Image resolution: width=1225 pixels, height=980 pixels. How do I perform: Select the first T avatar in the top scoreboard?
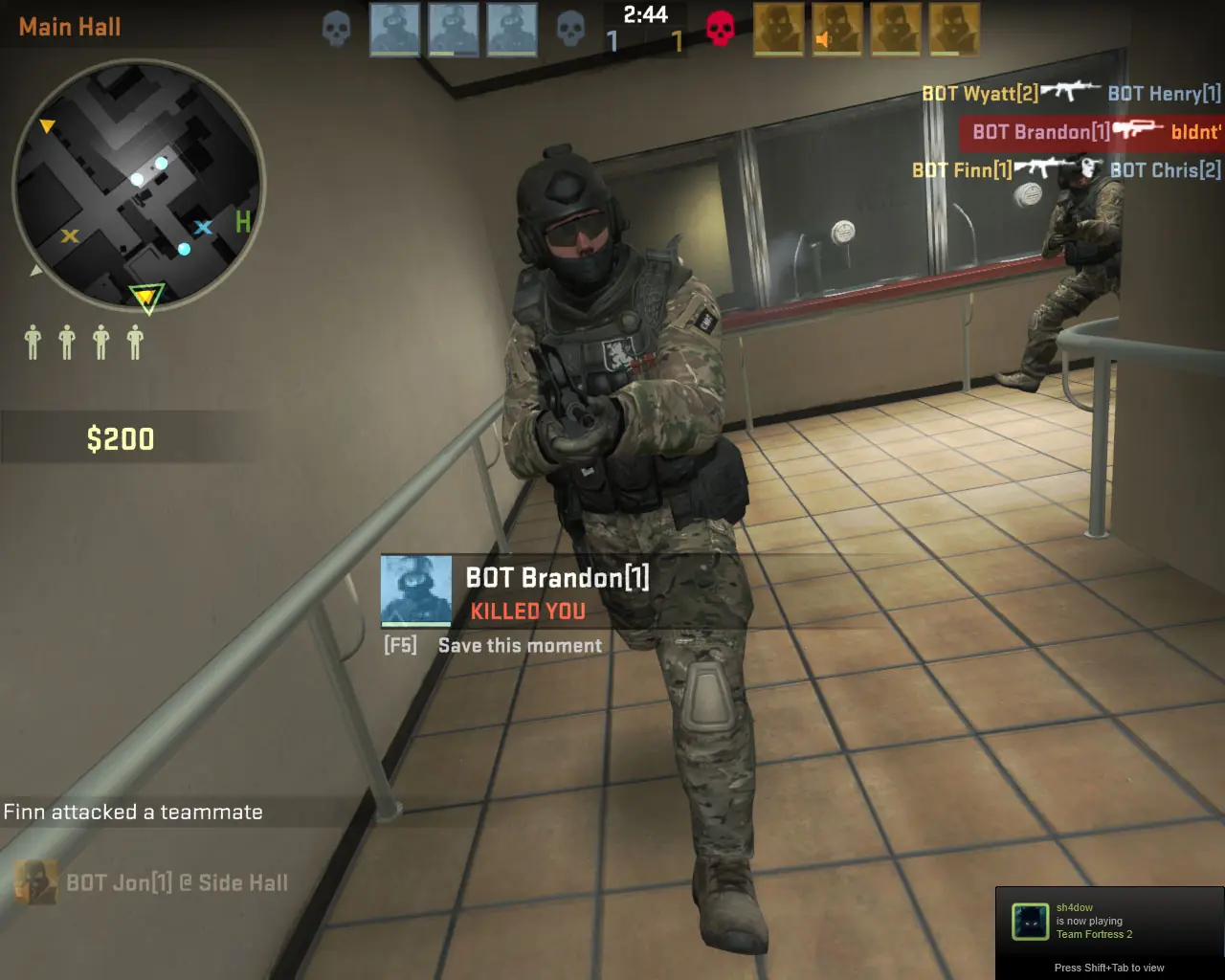coord(778,29)
